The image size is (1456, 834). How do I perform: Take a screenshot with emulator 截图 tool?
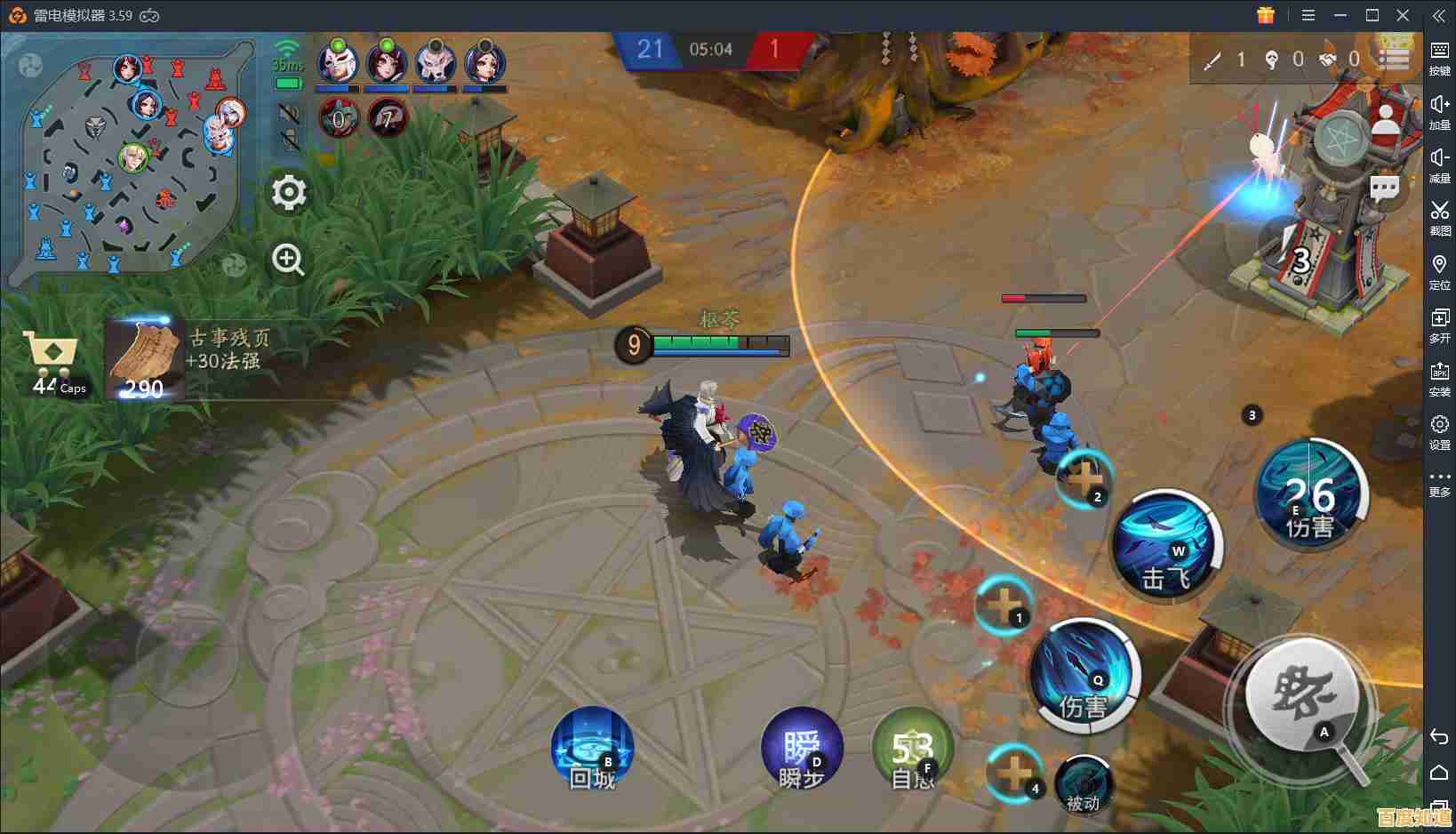[1439, 218]
